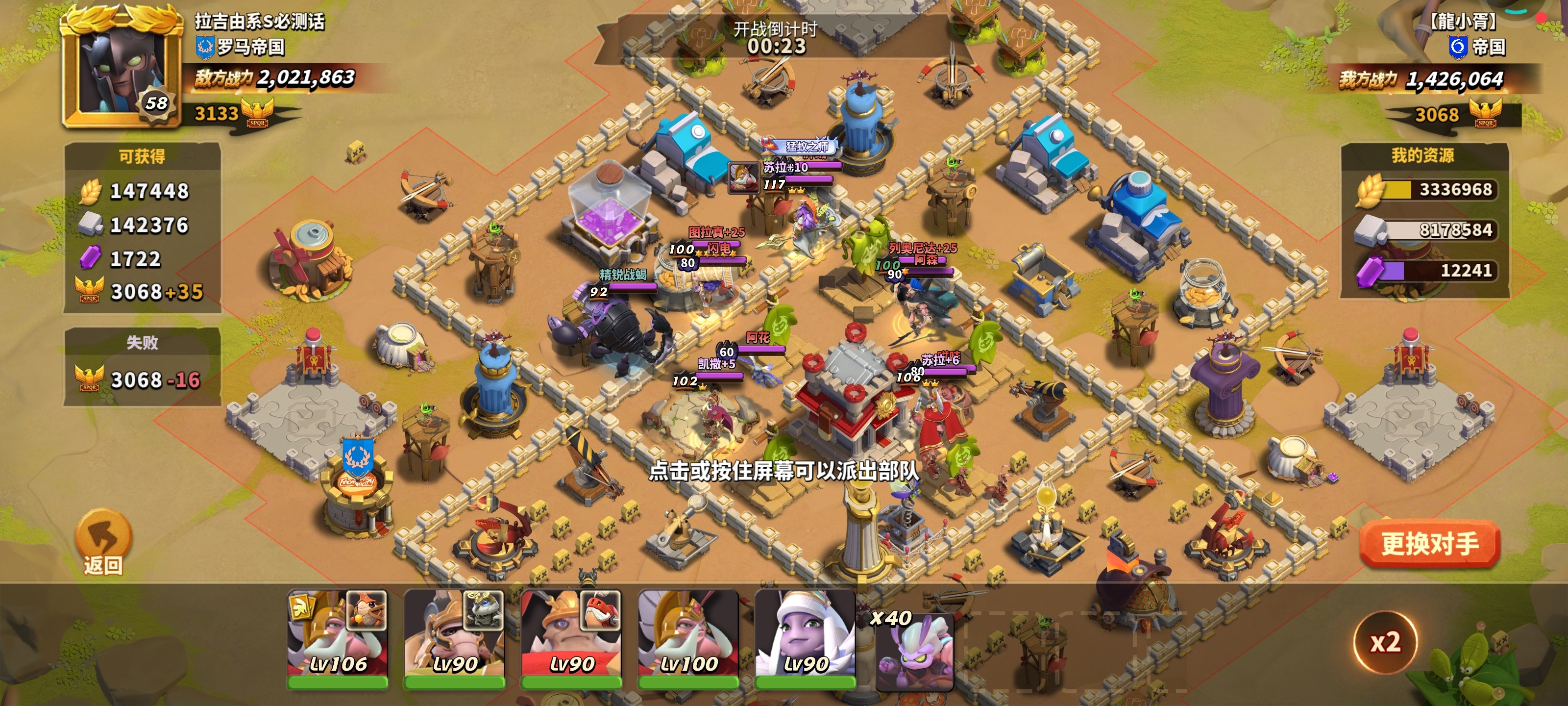Switch opponent with the 更换对手 button
This screenshot has height=706, width=1568.
coord(1429,543)
